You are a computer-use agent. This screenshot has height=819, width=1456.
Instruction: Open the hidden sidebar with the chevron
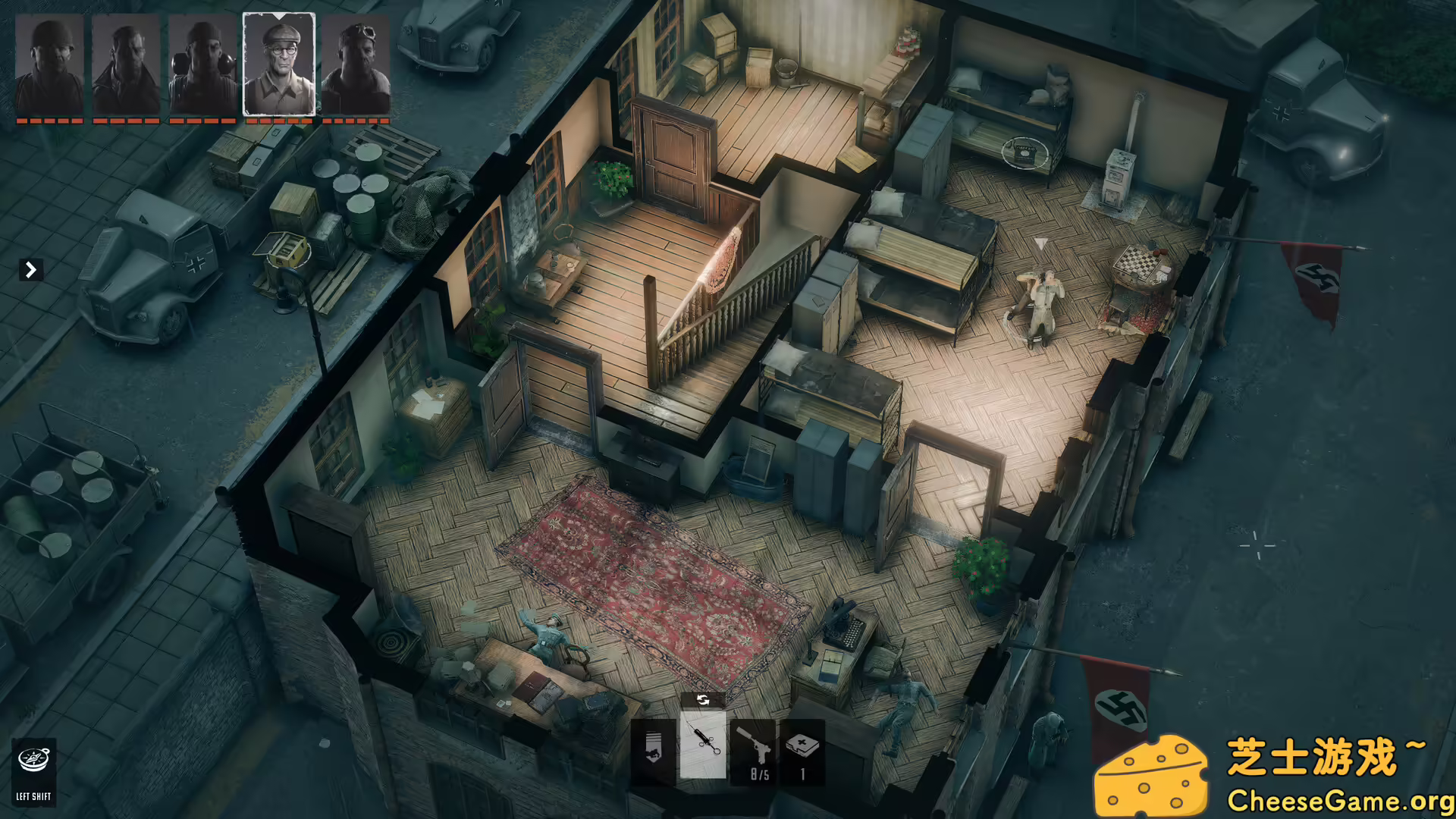[x=30, y=269]
